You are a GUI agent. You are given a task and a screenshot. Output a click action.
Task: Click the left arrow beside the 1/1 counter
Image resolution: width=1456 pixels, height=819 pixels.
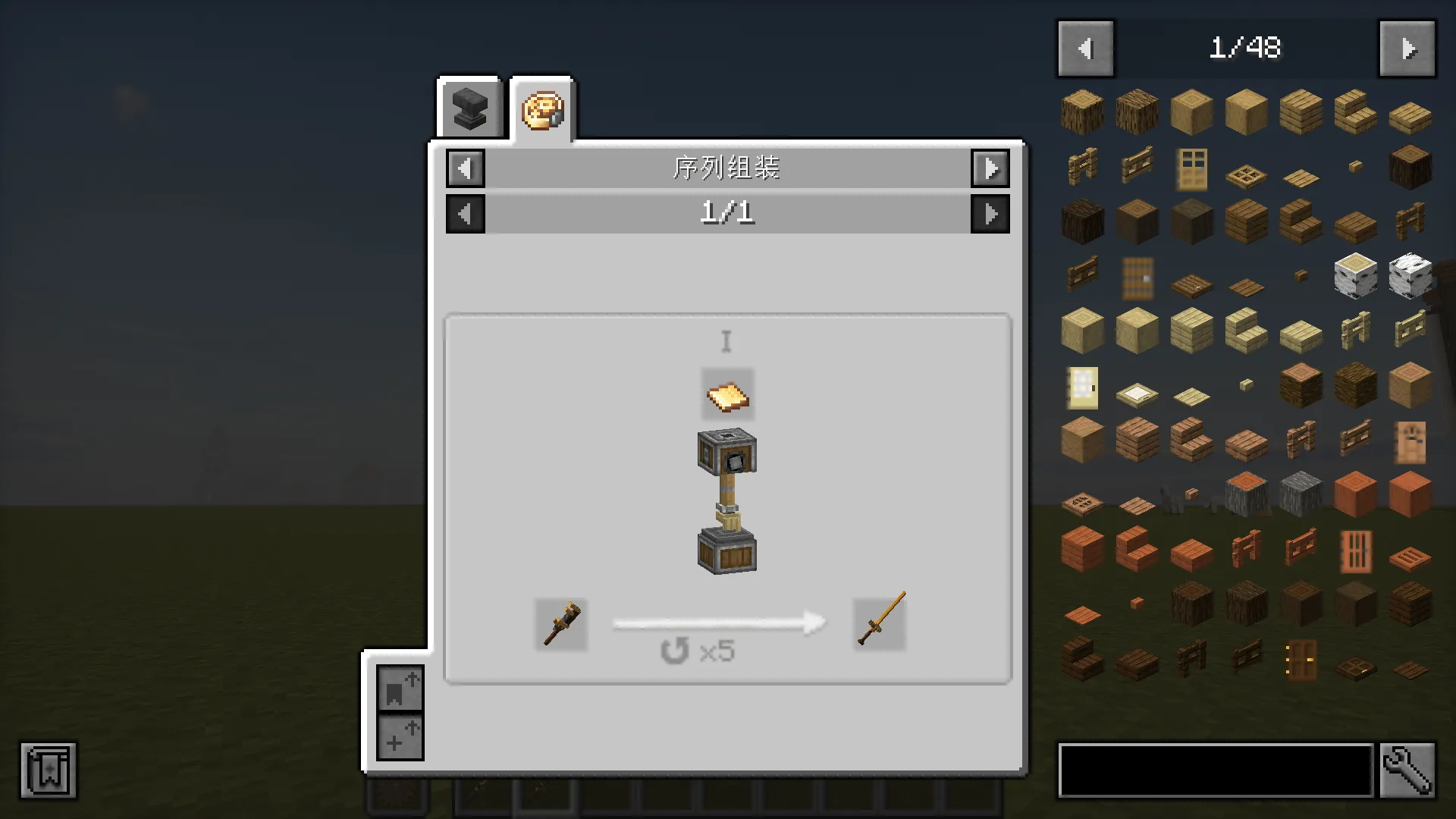pyautogui.click(x=465, y=213)
